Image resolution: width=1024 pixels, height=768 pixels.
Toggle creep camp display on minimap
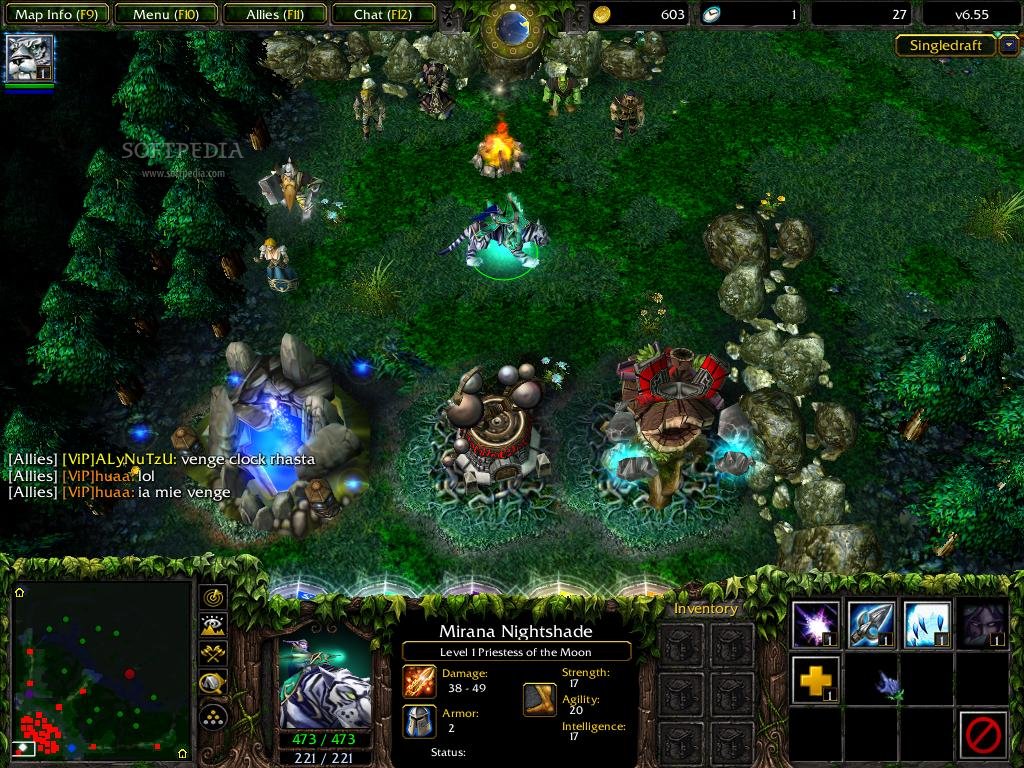point(214,685)
